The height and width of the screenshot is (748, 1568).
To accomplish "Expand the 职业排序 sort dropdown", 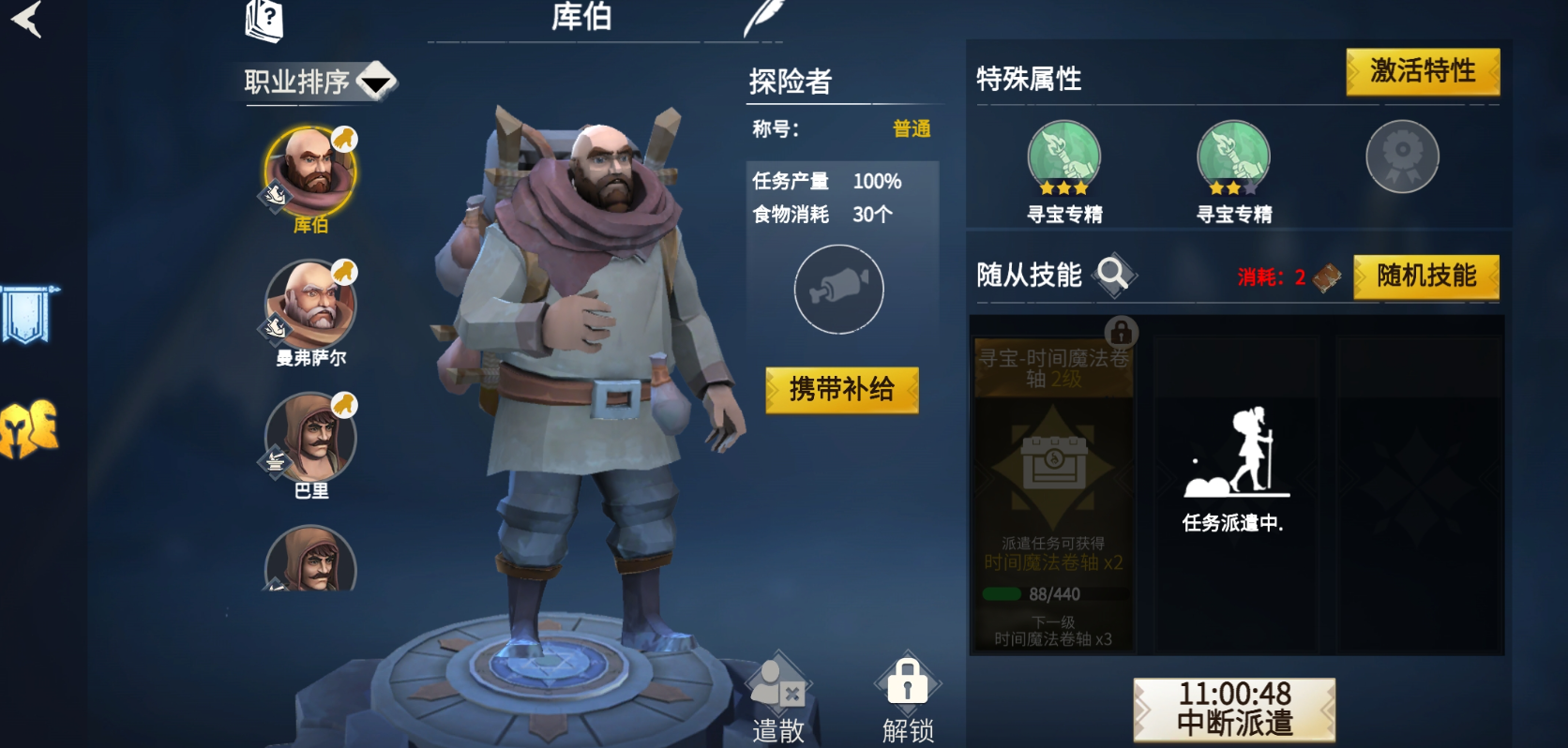I will click(373, 83).
